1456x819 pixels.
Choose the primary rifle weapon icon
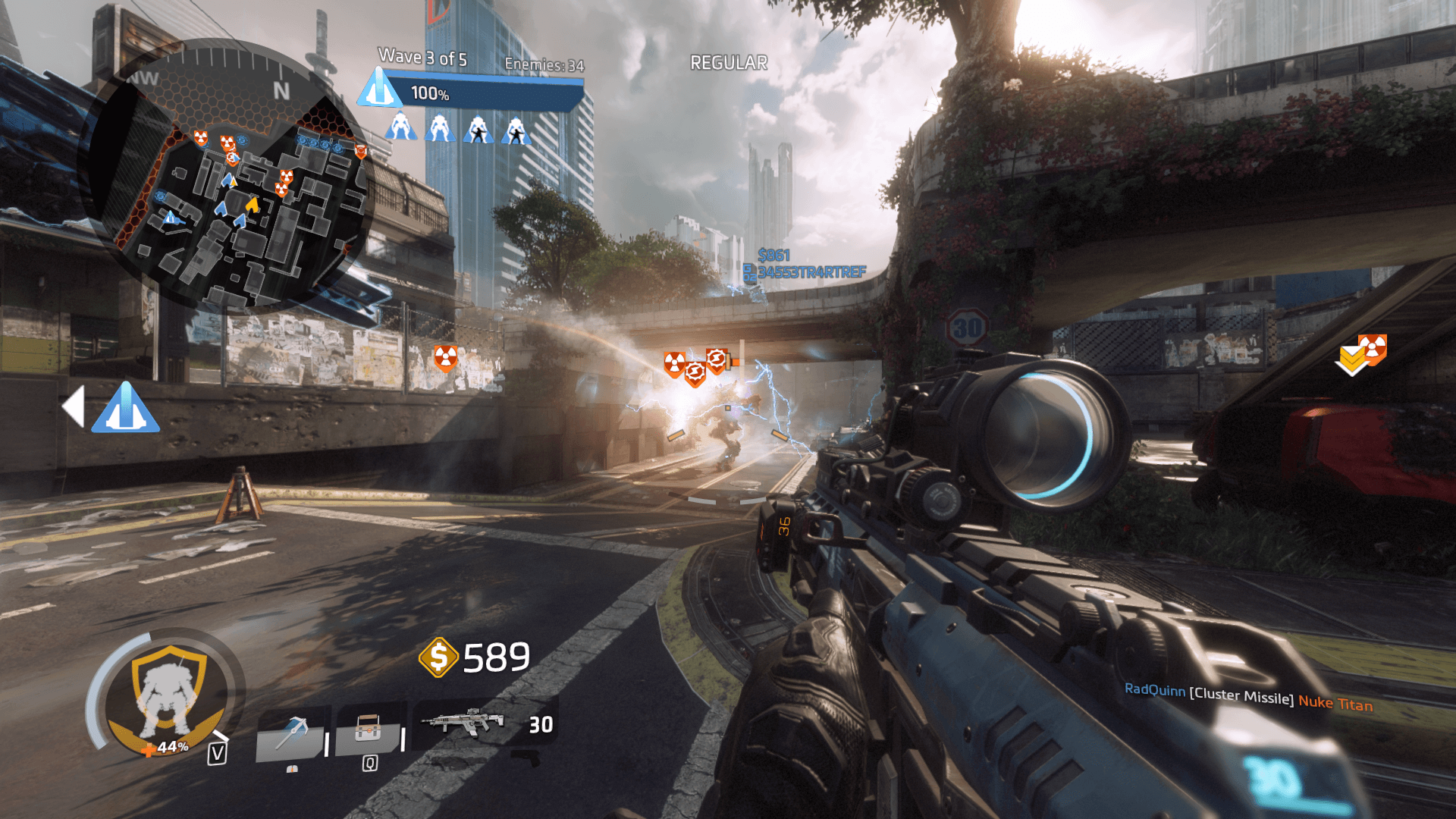463,723
